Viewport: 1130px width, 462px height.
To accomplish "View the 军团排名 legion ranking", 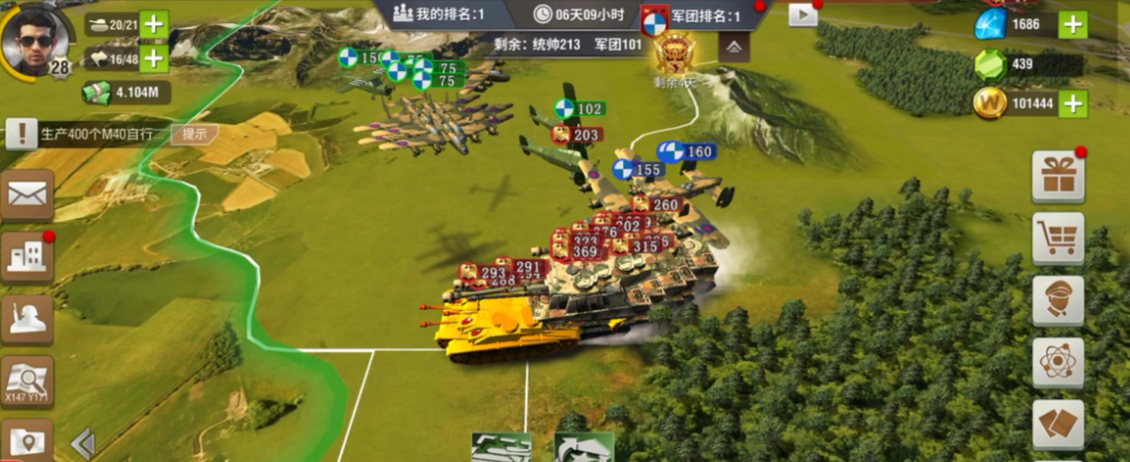I will (x=693, y=16).
